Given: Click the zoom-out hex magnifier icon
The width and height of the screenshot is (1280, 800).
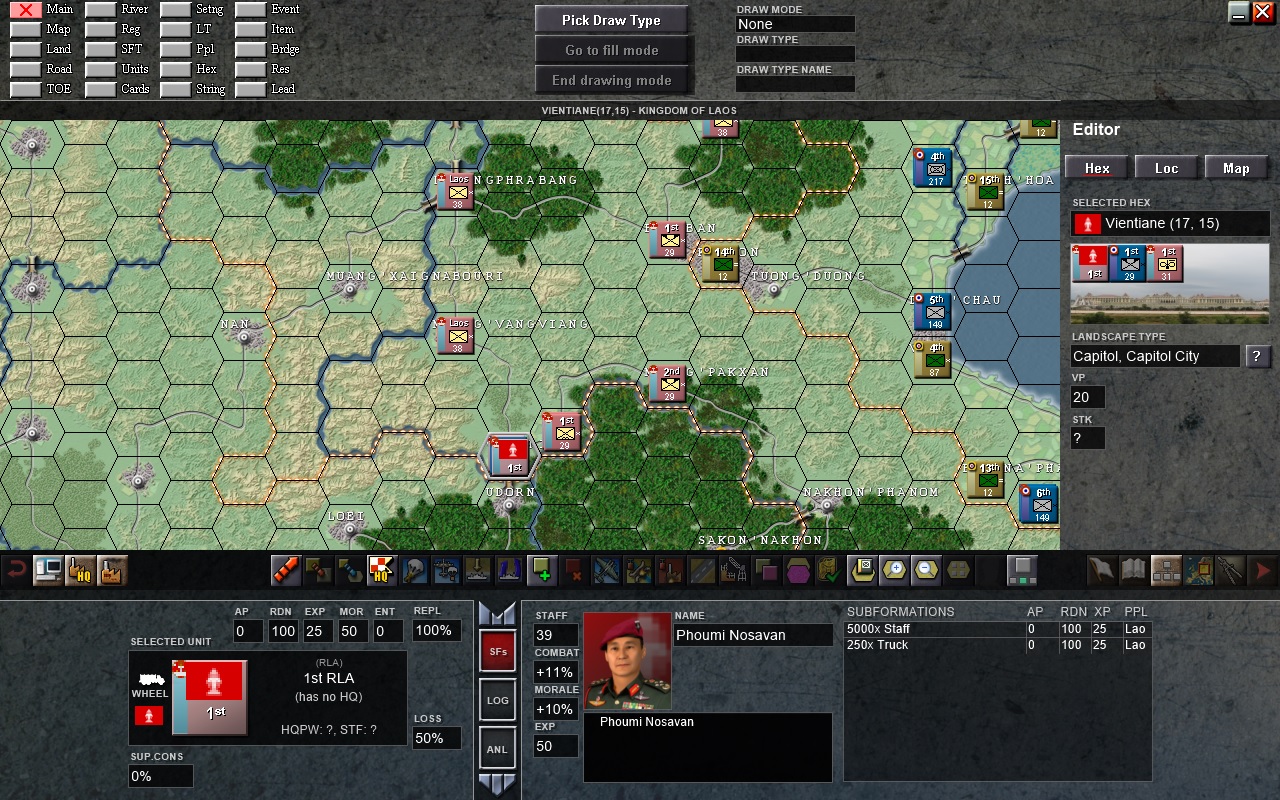Looking at the screenshot, I should 923,570.
